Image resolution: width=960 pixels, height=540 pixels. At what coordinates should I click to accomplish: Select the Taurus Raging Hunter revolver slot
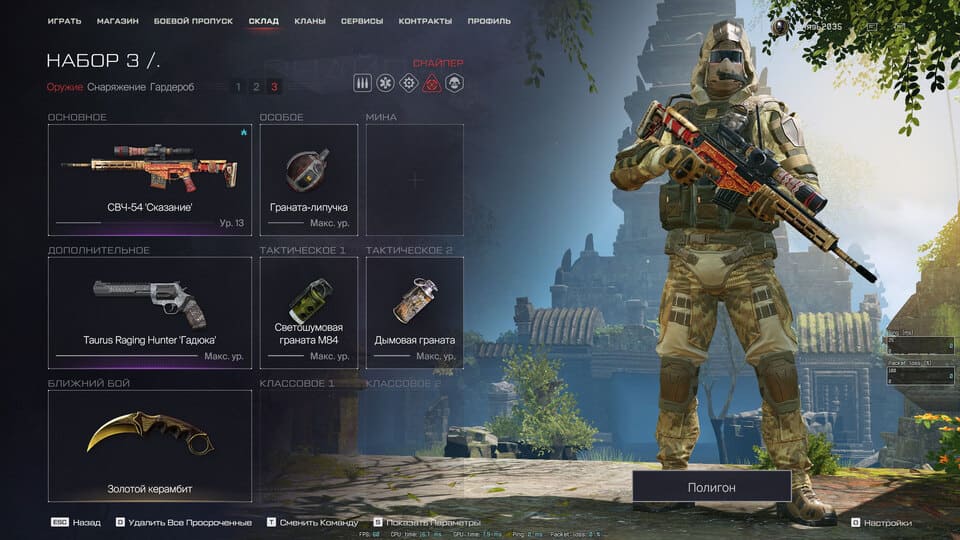coord(150,312)
